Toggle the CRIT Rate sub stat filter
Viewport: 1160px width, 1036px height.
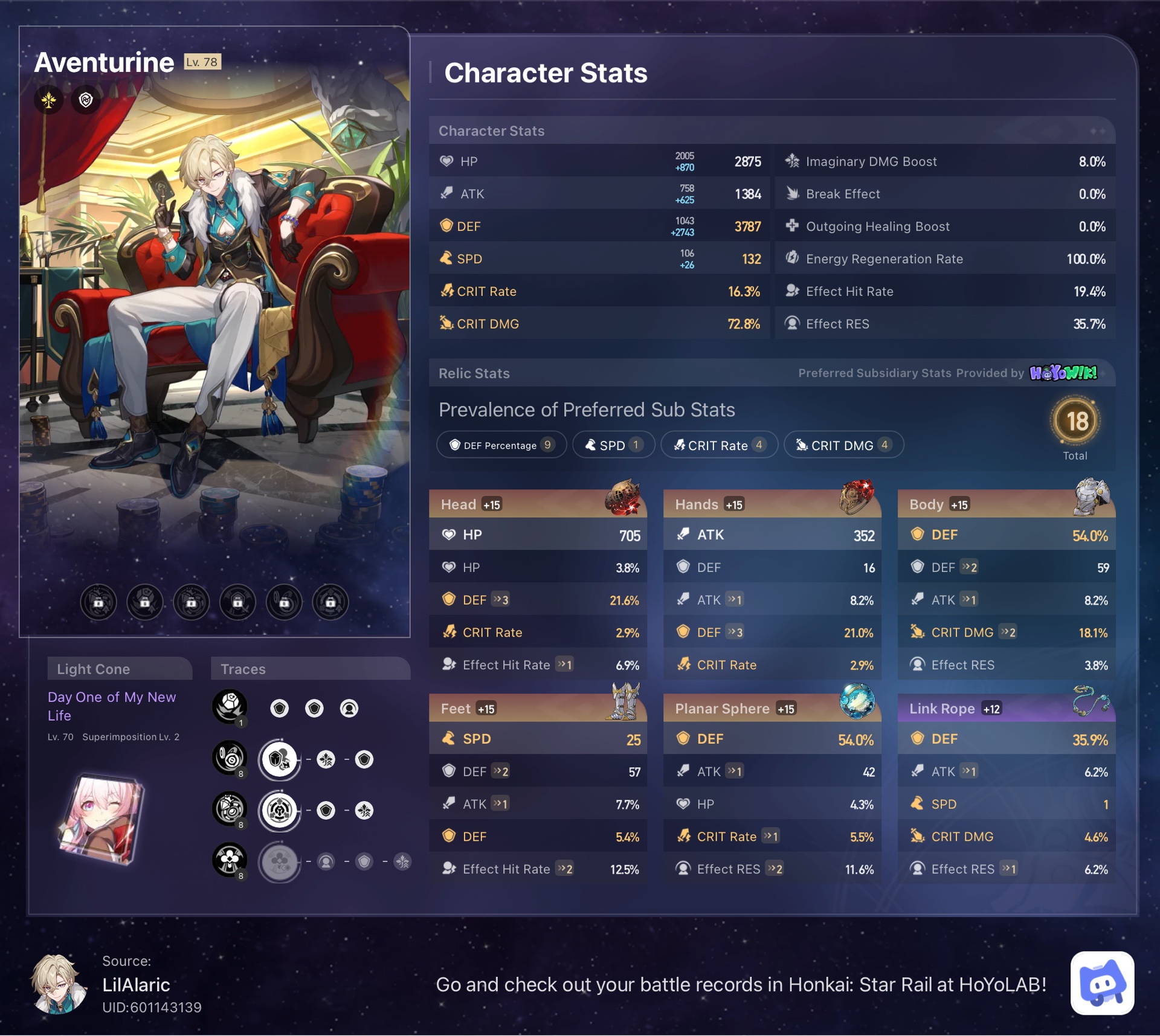[719, 445]
